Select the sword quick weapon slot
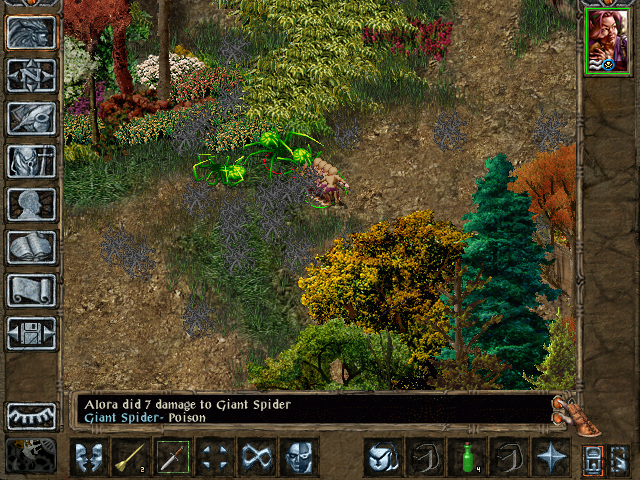 [174, 458]
